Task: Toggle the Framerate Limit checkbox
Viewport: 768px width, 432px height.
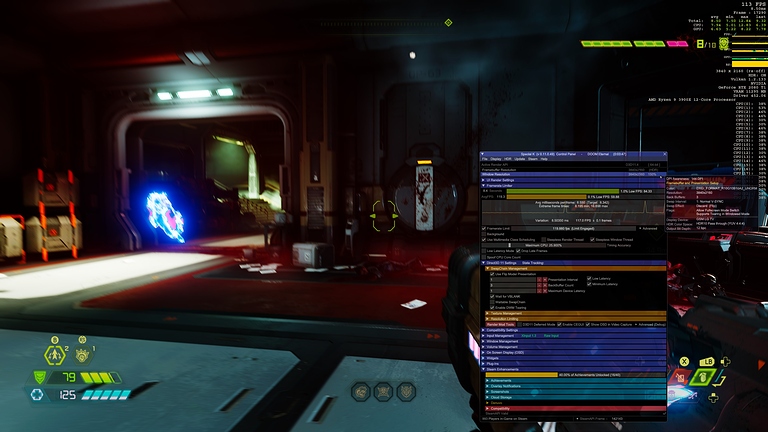Action: (486, 228)
